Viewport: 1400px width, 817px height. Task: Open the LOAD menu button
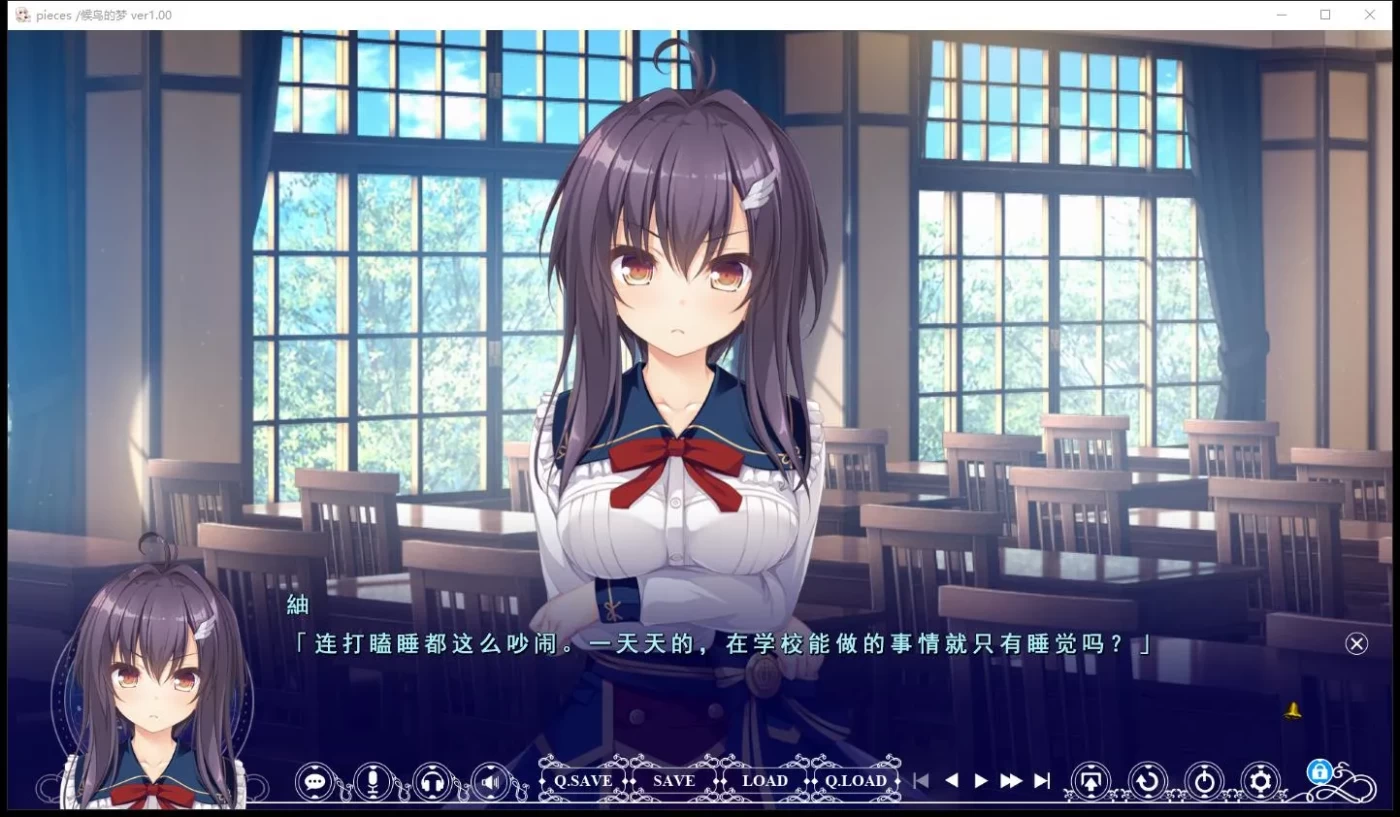point(764,781)
